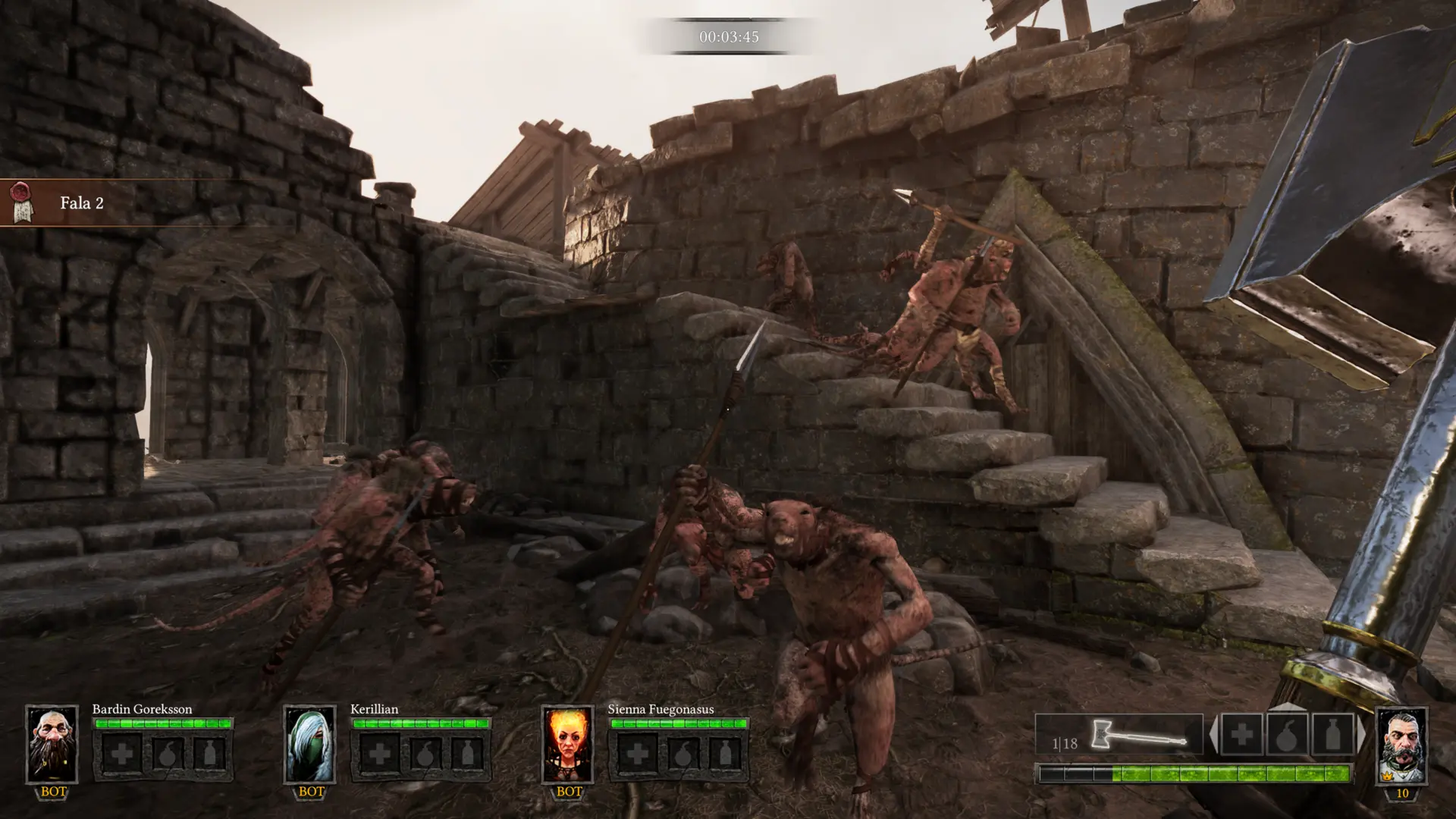Click Sienna's potion slot

(726, 754)
